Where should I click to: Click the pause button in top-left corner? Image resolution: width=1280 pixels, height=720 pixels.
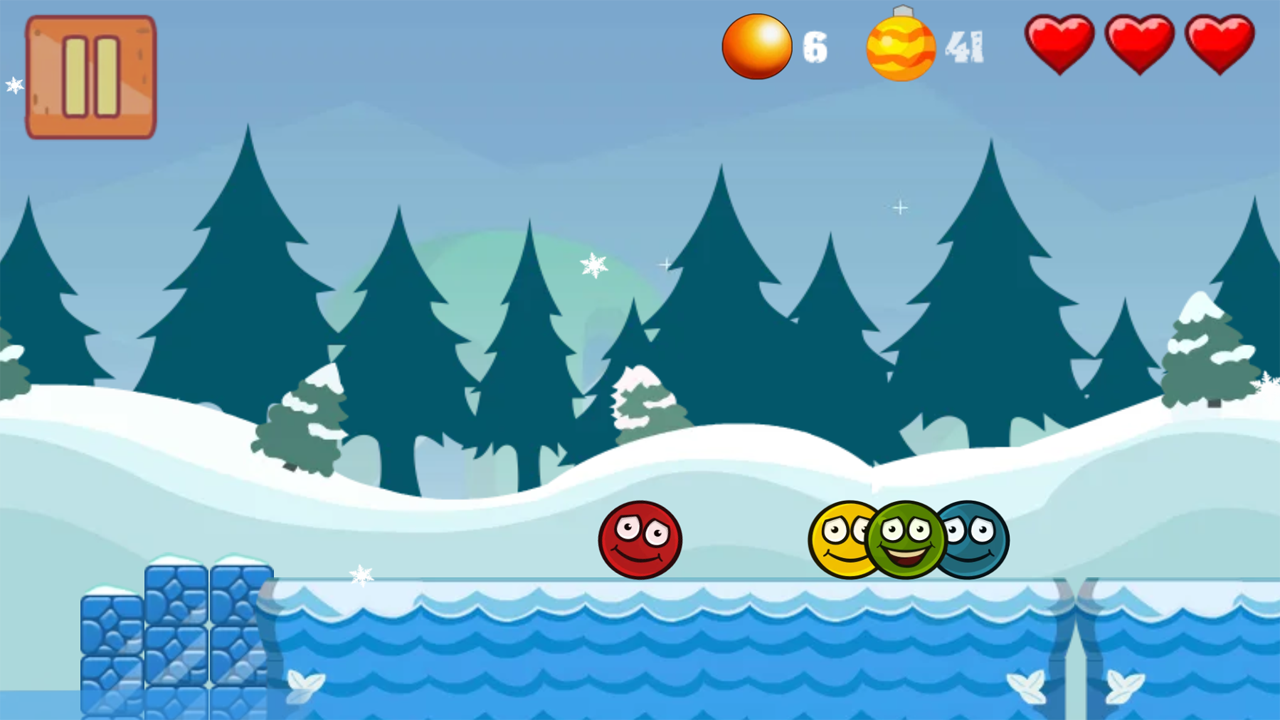point(90,76)
